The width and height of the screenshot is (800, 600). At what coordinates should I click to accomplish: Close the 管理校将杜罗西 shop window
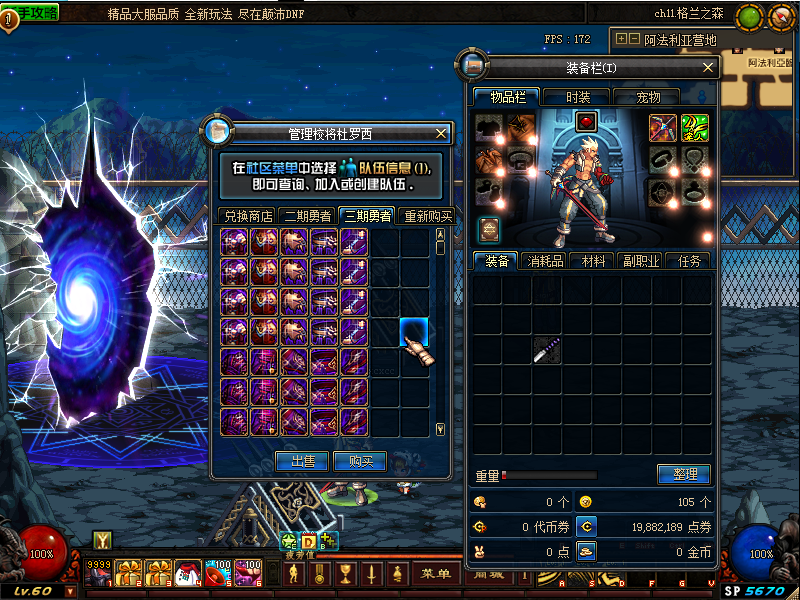click(441, 133)
